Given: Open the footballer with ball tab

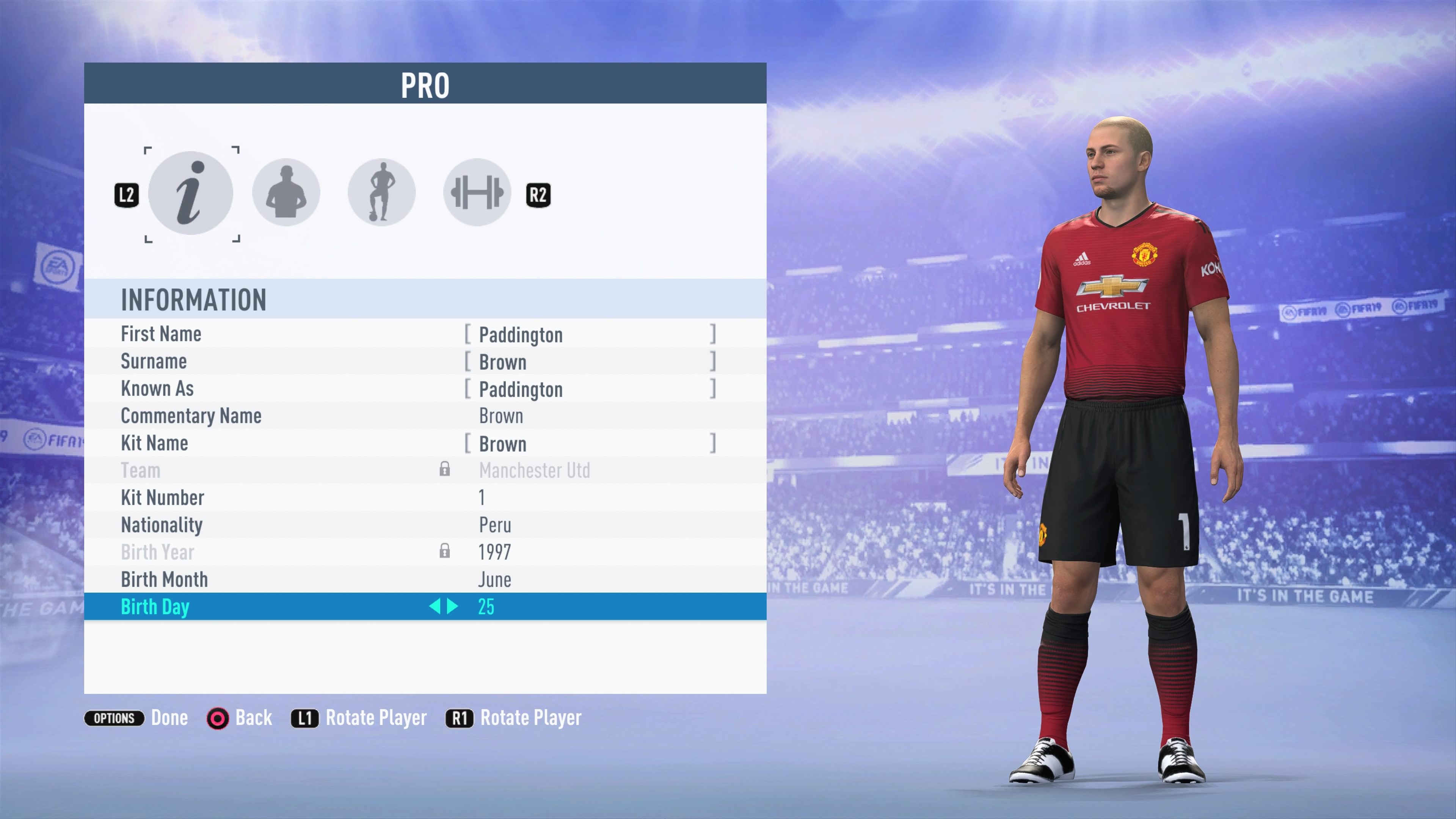Looking at the screenshot, I should (381, 193).
